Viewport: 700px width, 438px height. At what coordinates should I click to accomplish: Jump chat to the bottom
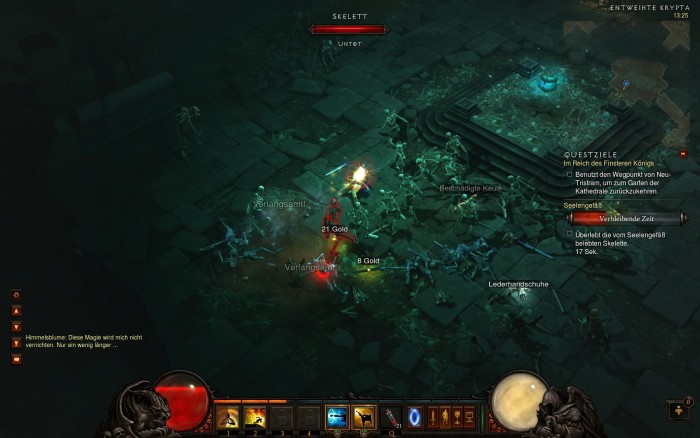(16, 342)
